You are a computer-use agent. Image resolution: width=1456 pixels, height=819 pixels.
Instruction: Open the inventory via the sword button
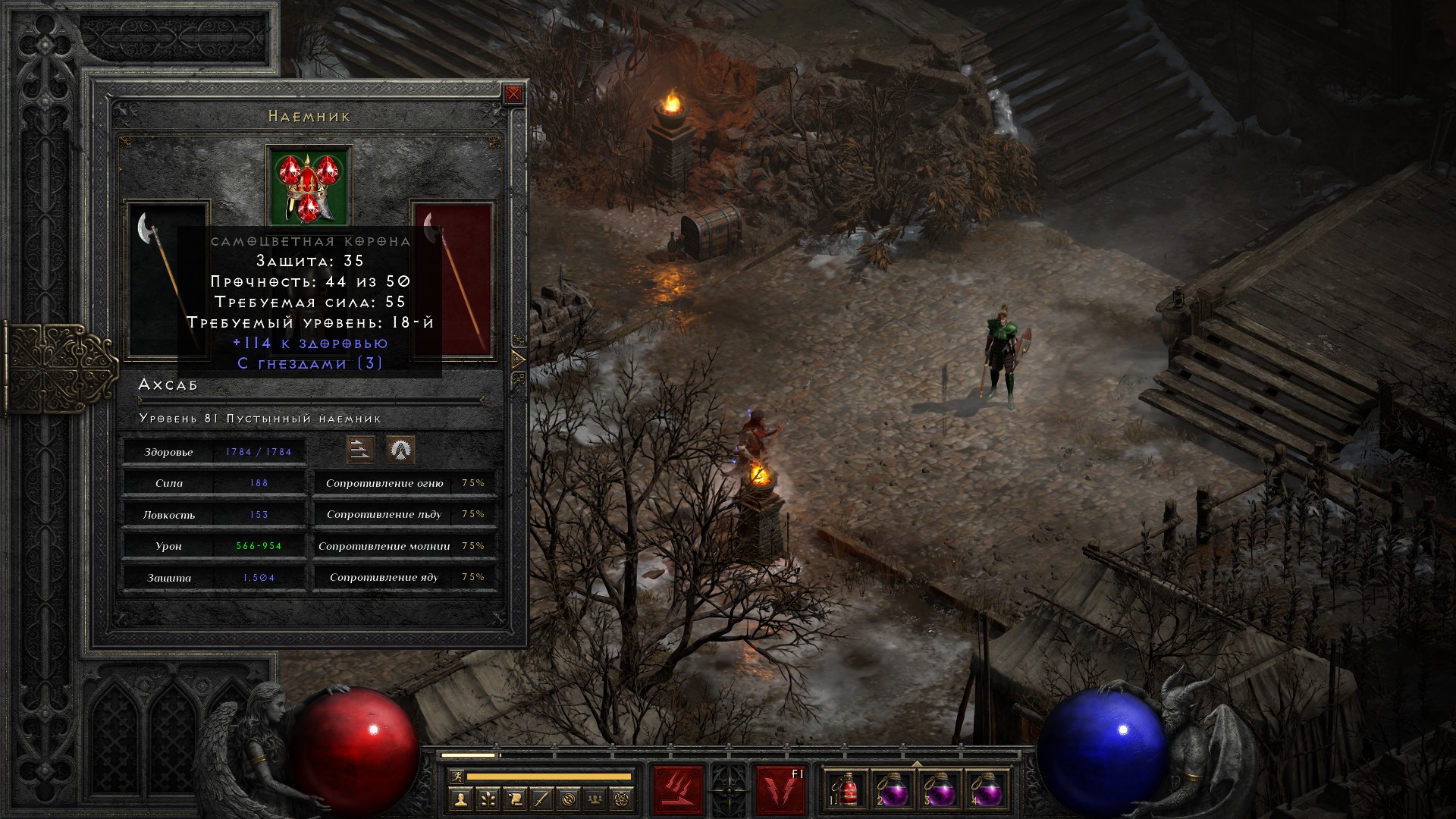542,799
